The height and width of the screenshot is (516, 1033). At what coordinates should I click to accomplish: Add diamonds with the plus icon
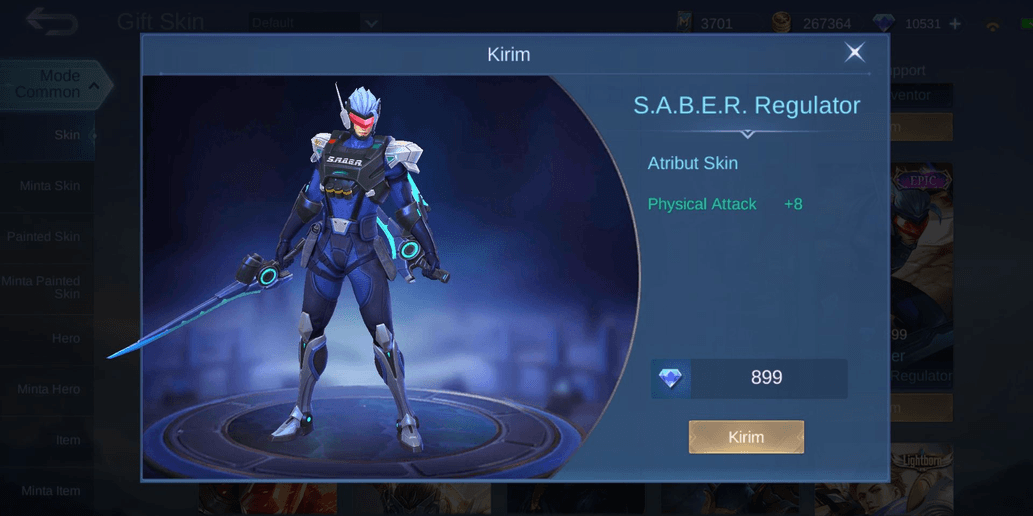click(x=954, y=23)
